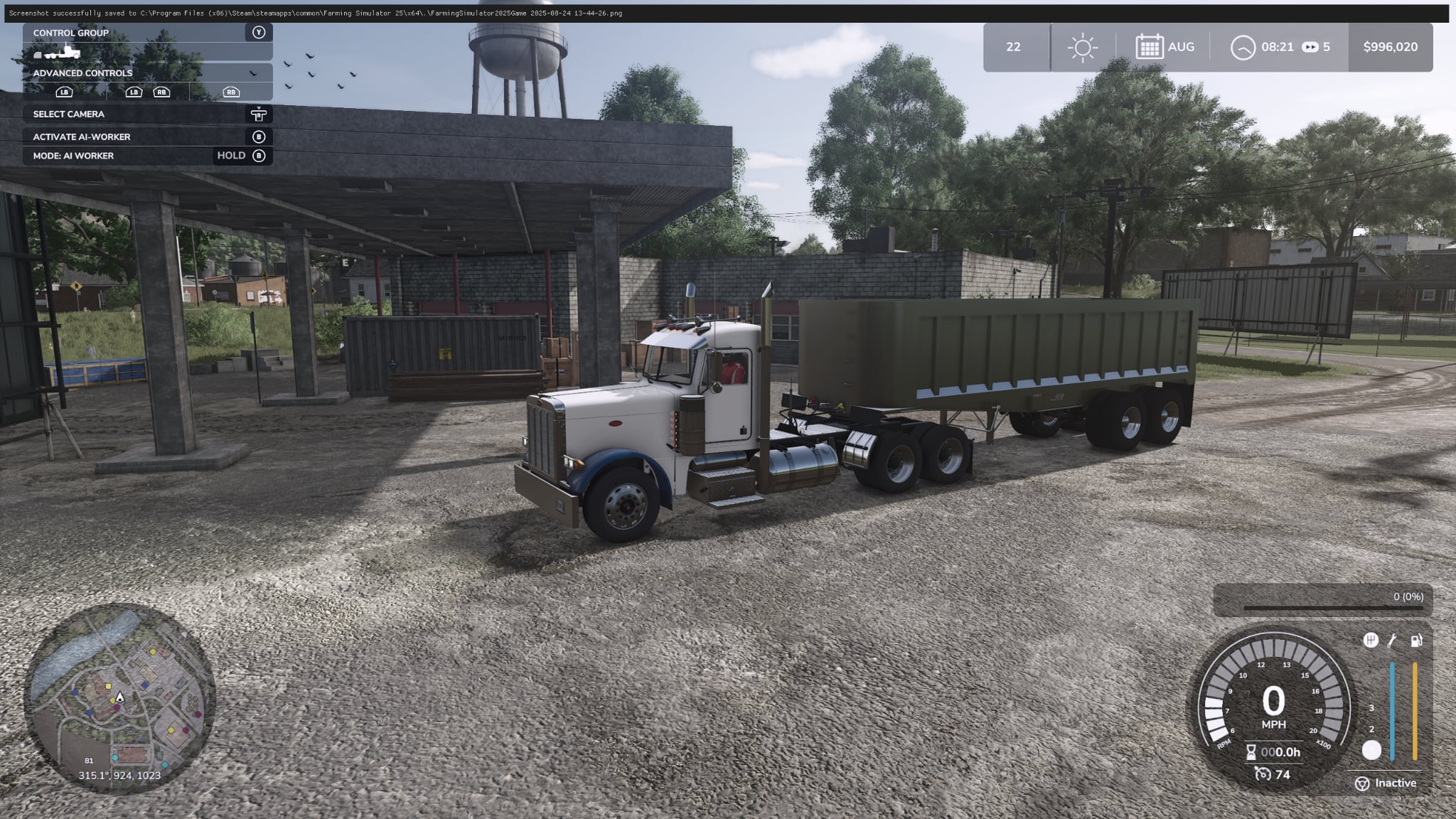1456x819 pixels.
Task: Click the wrench repair icon
Action: click(1392, 641)
